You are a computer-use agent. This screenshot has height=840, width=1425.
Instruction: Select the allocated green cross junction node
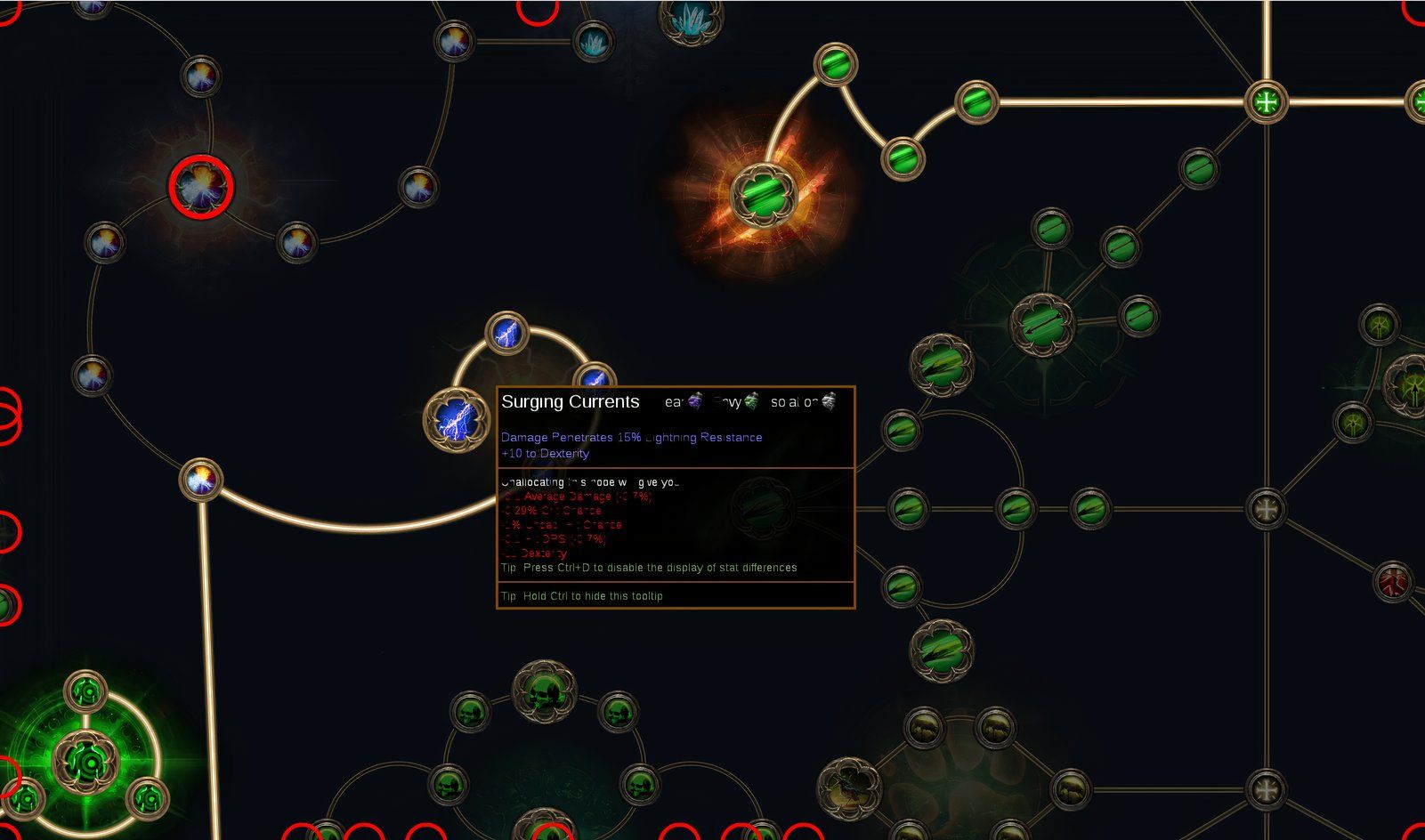[1264, 101]
